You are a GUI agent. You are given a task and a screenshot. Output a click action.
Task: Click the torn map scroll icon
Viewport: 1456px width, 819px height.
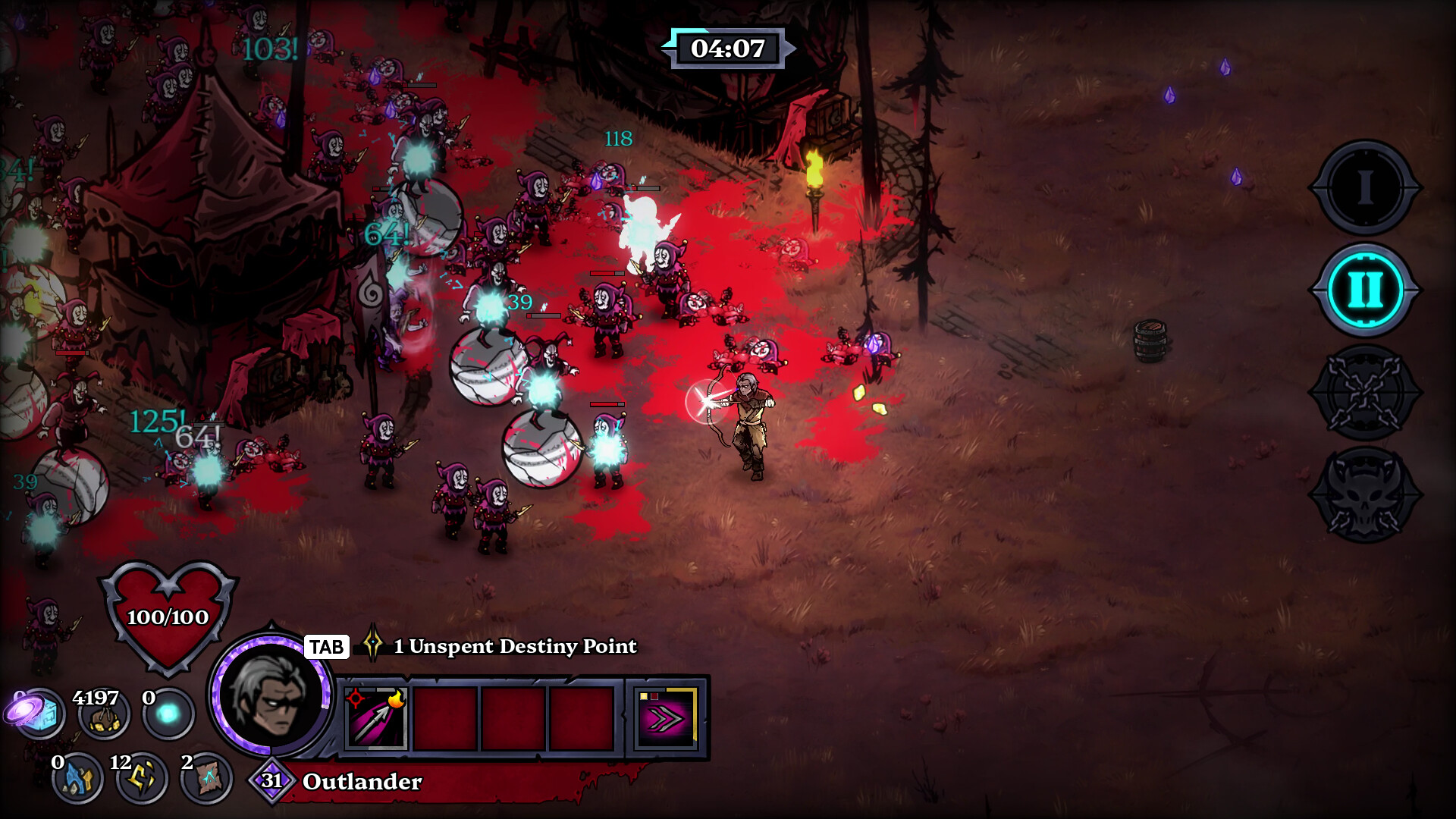pos(206,778)
